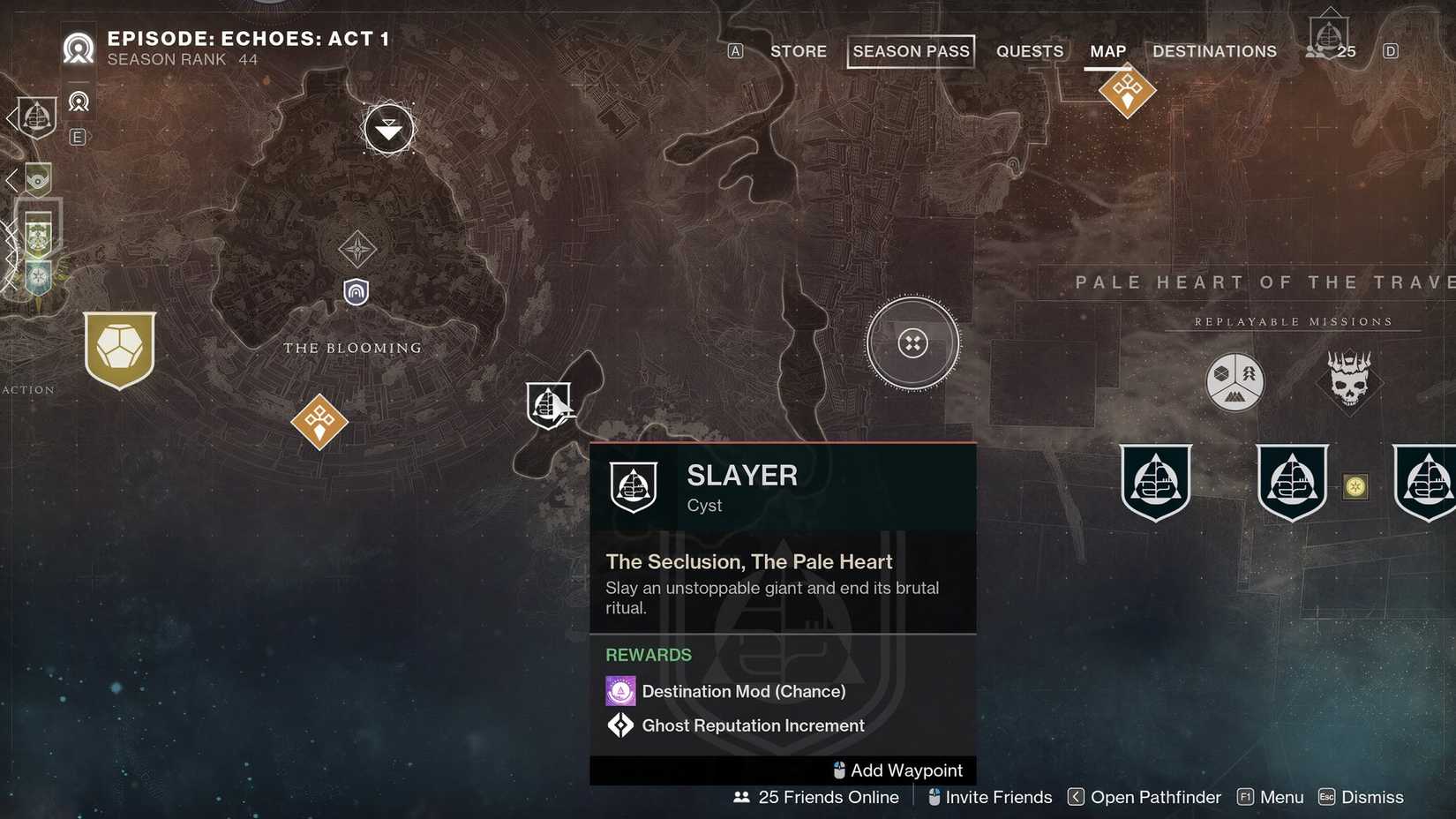Select the shield emblem above The Blooming label
The height and width of the screenshot is (819, 1456).
[x=356, y=291]
